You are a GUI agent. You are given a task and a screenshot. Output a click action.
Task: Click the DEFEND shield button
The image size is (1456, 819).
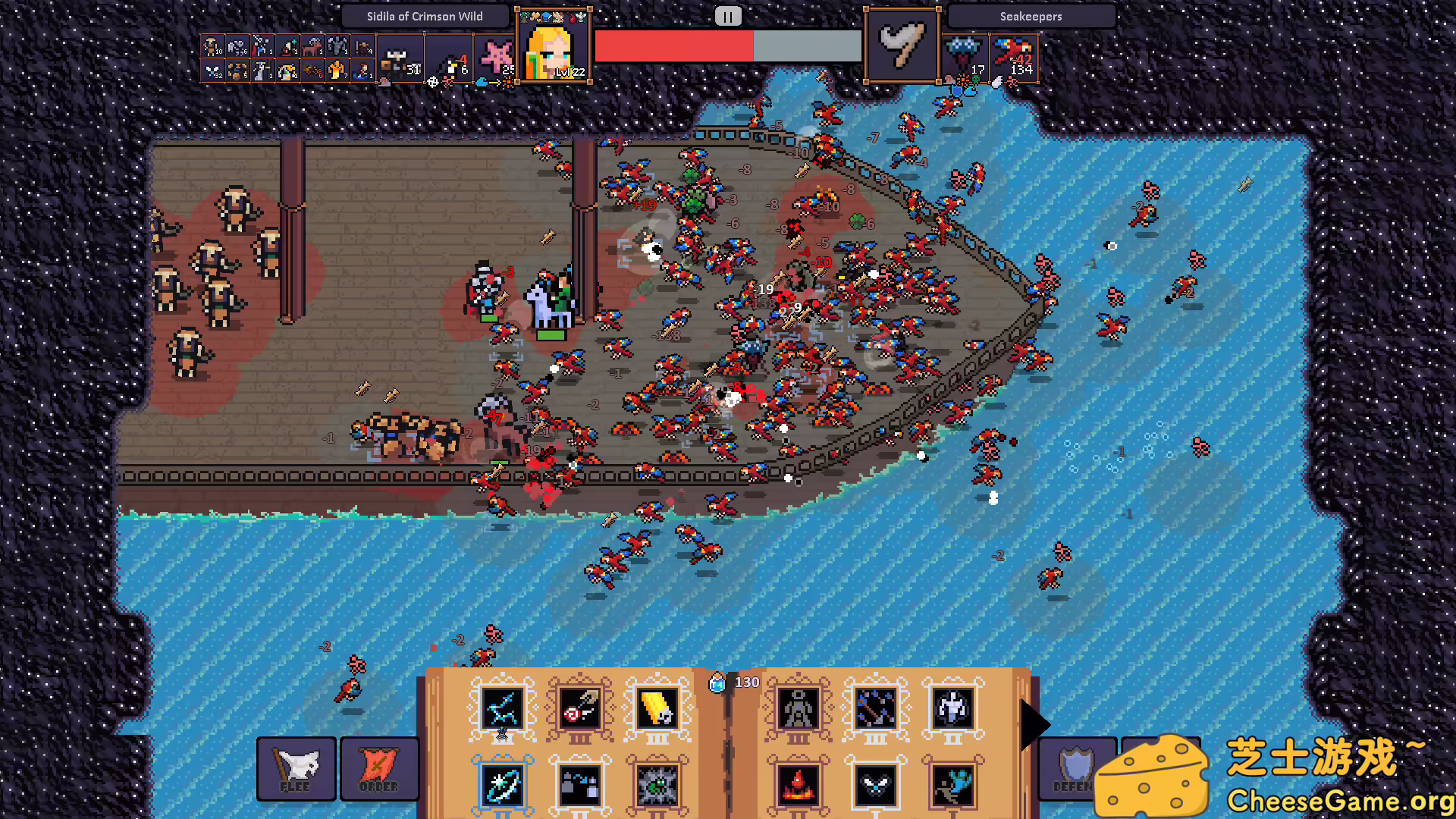tap(1076, 768)
